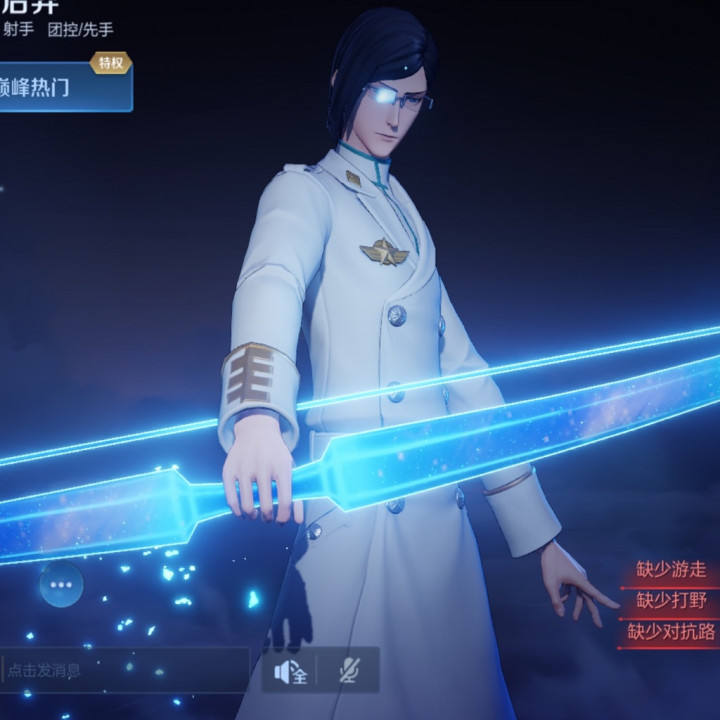Send the 缺少打野 quick message
This screenshot has height=720, width=720.
coord(671,601)
